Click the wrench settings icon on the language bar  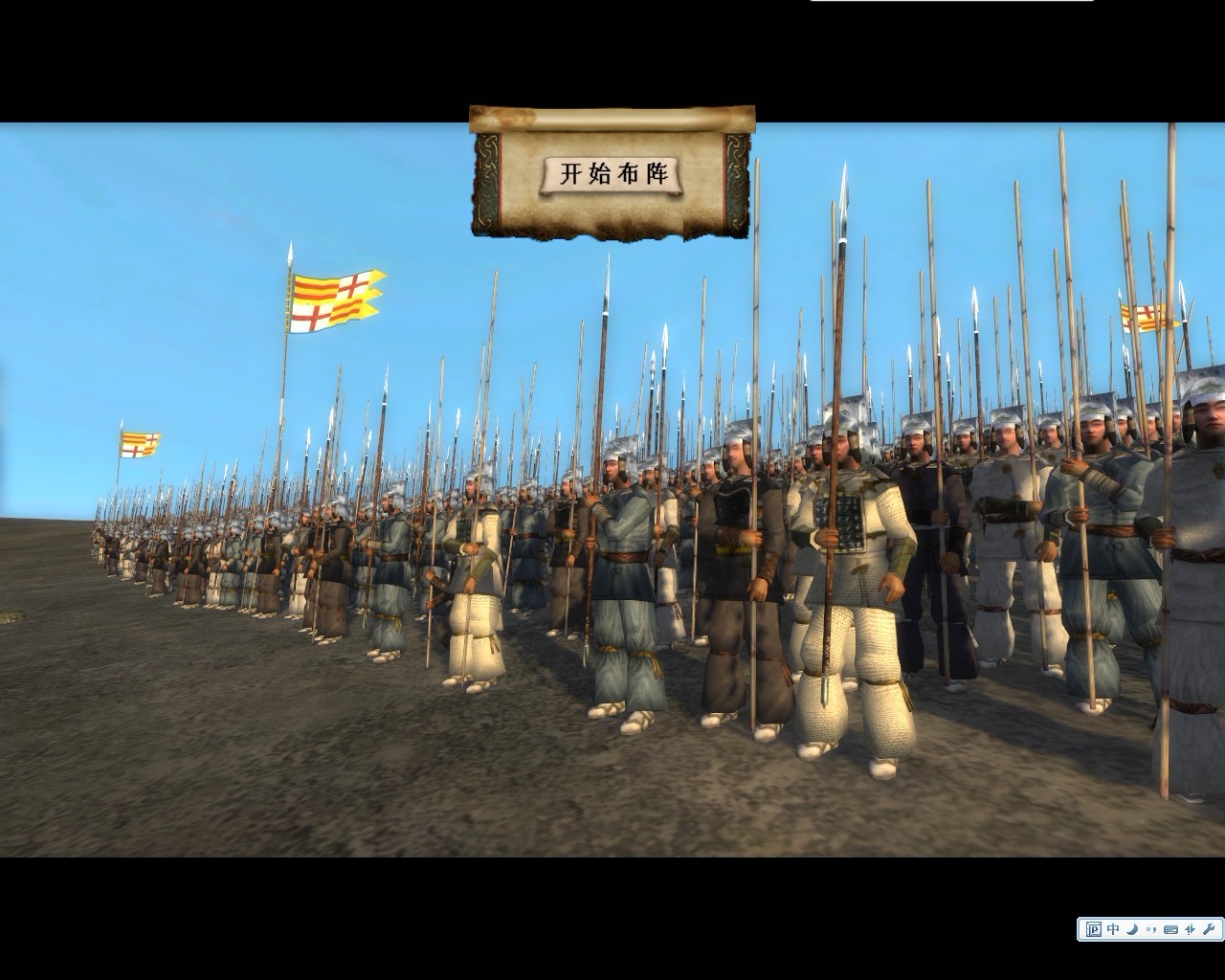pyautogui.click(x=1209, y=928)
